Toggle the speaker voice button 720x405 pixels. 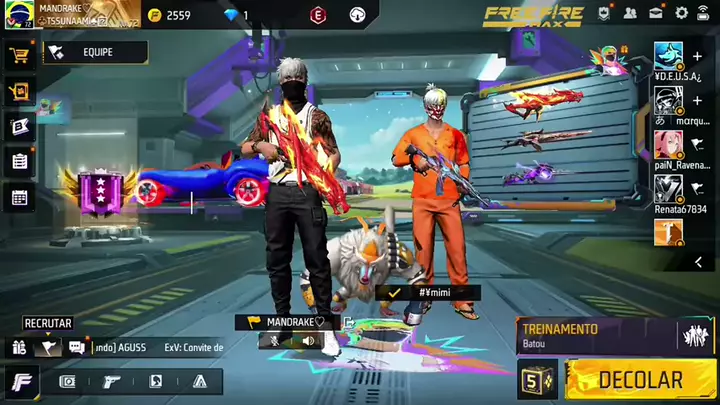pos(308,341)
